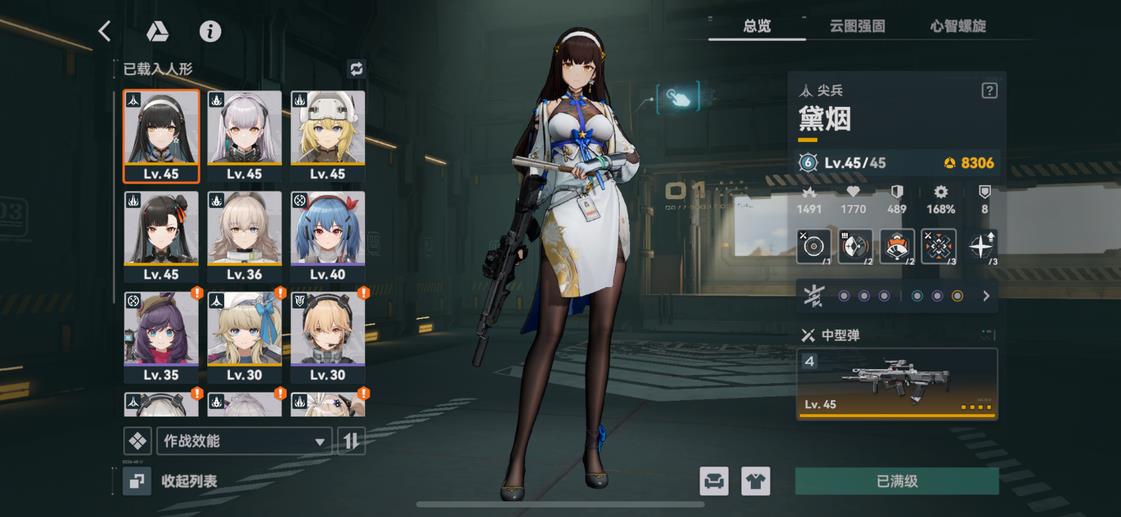View the Lv.45 rifle weapon card
Image resolution: width=1121 pixels, height=517 pixels.
[897, 382]
